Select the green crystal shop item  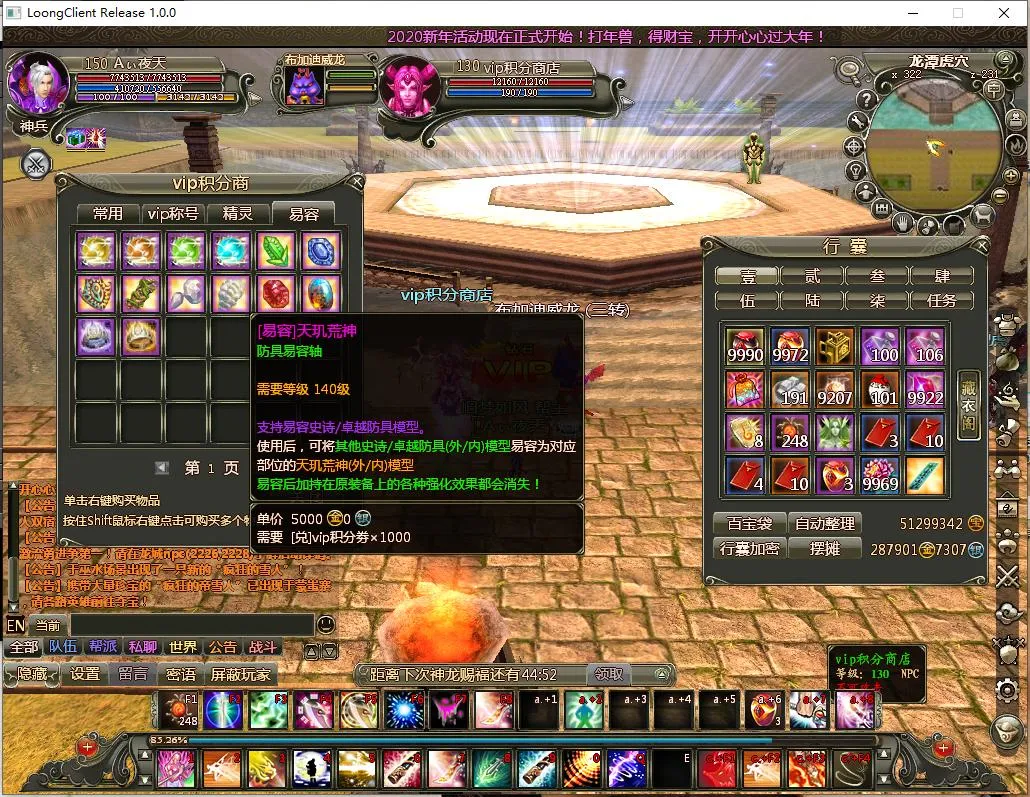(276, 251)
